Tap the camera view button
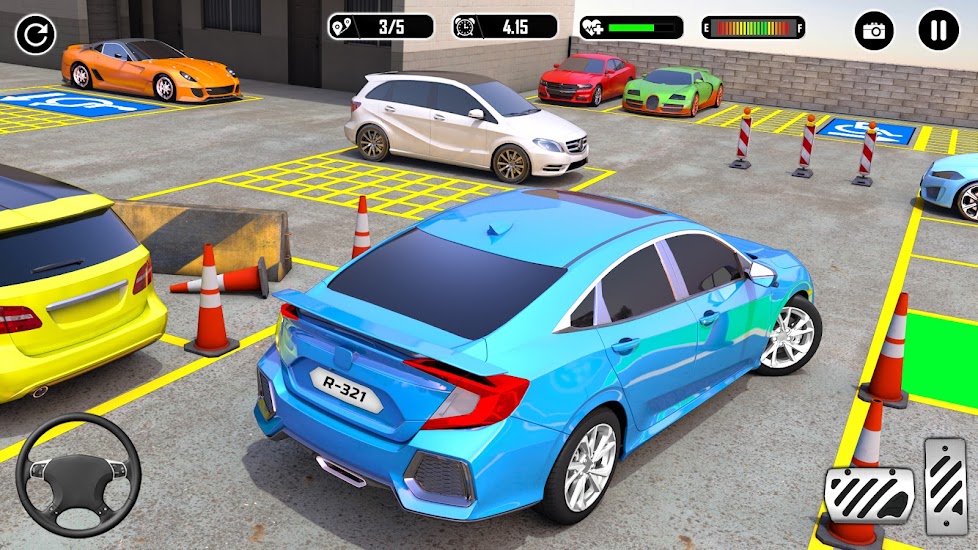 point(874,31)
